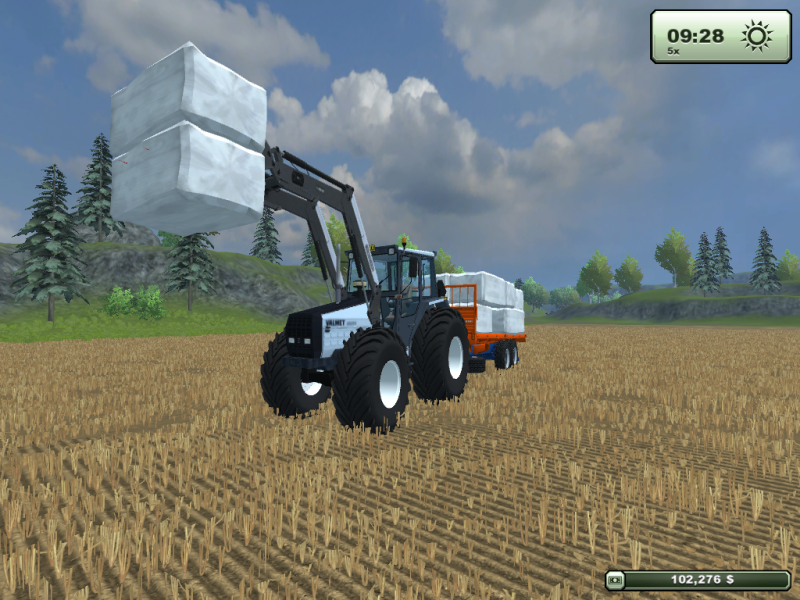800x600 pixels.
Task: Click the sun weather icon
Action: [757, 36]
